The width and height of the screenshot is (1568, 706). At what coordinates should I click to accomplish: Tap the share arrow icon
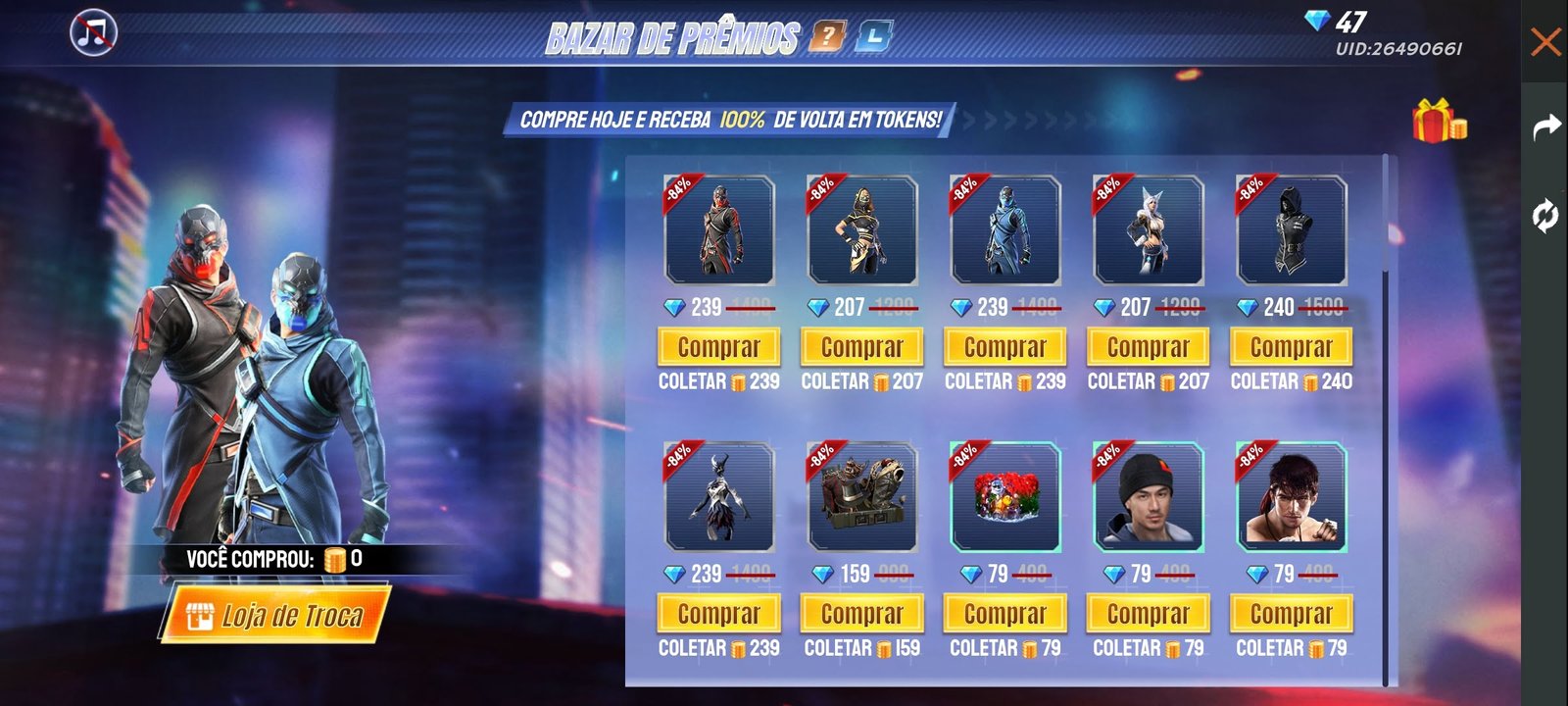tap(1545, 126)
